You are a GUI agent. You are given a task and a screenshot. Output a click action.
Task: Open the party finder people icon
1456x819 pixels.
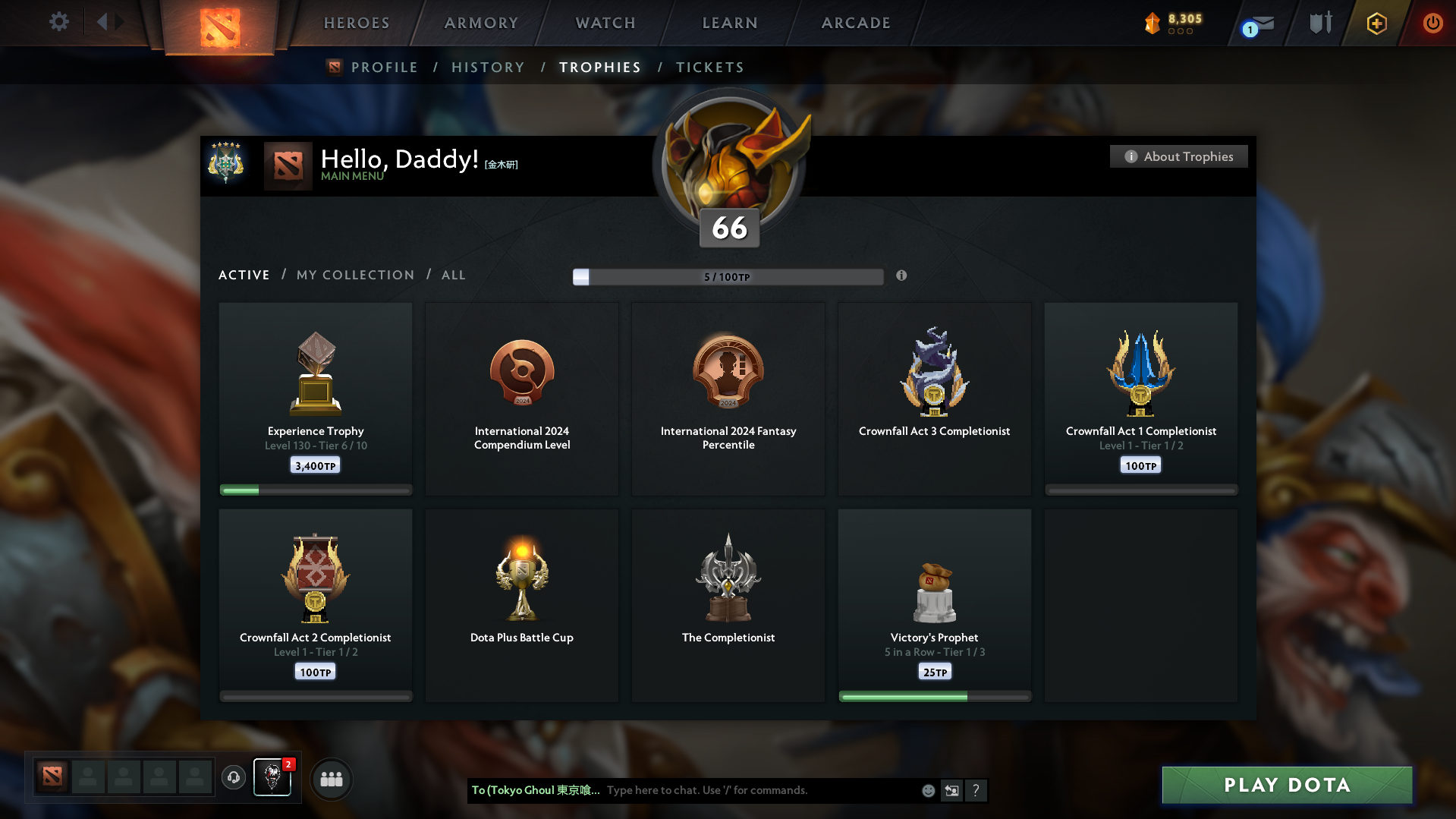[331, 778]
